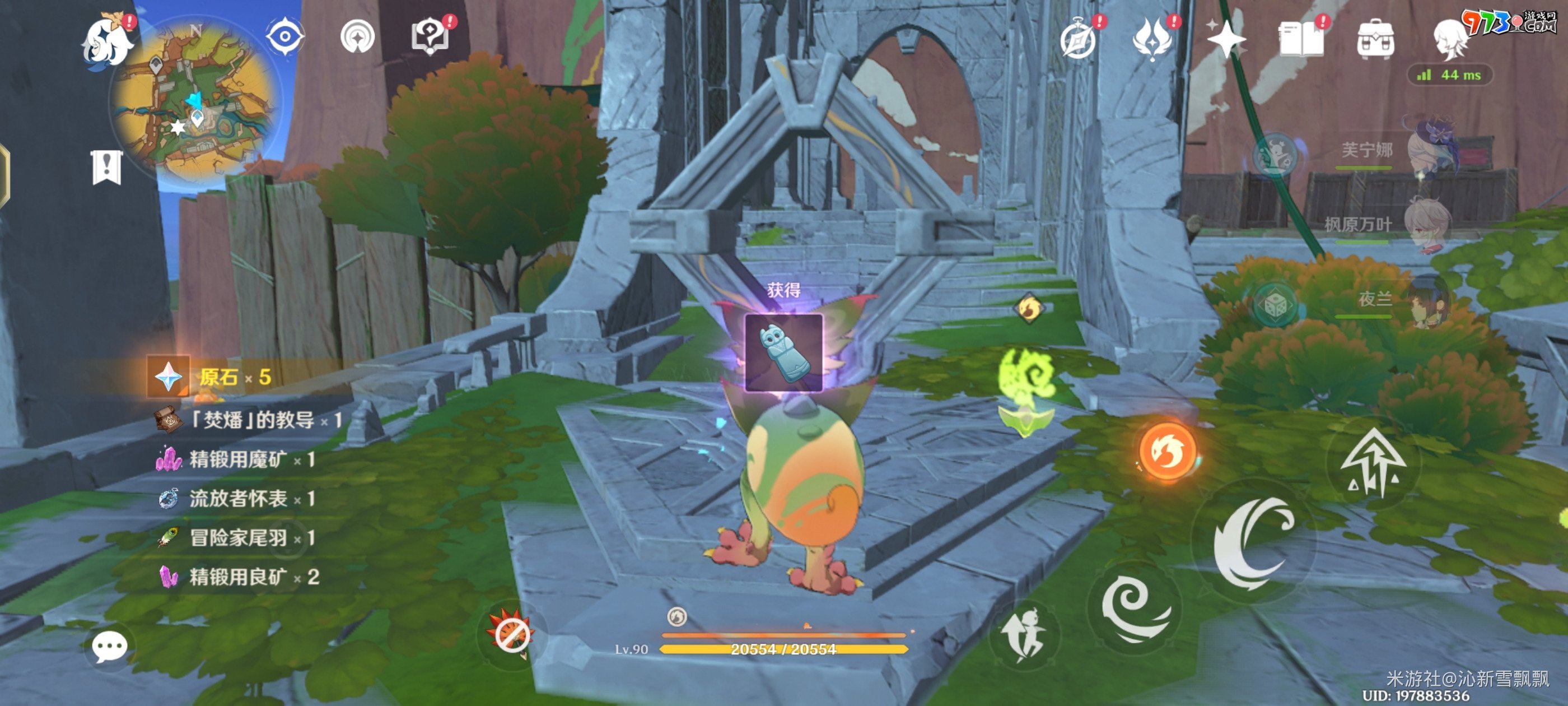Image resolution: width=1568 pixels, height=706 pixels.
Task: Activate the orange flame skill button
Action: (x=1166, y=452)
